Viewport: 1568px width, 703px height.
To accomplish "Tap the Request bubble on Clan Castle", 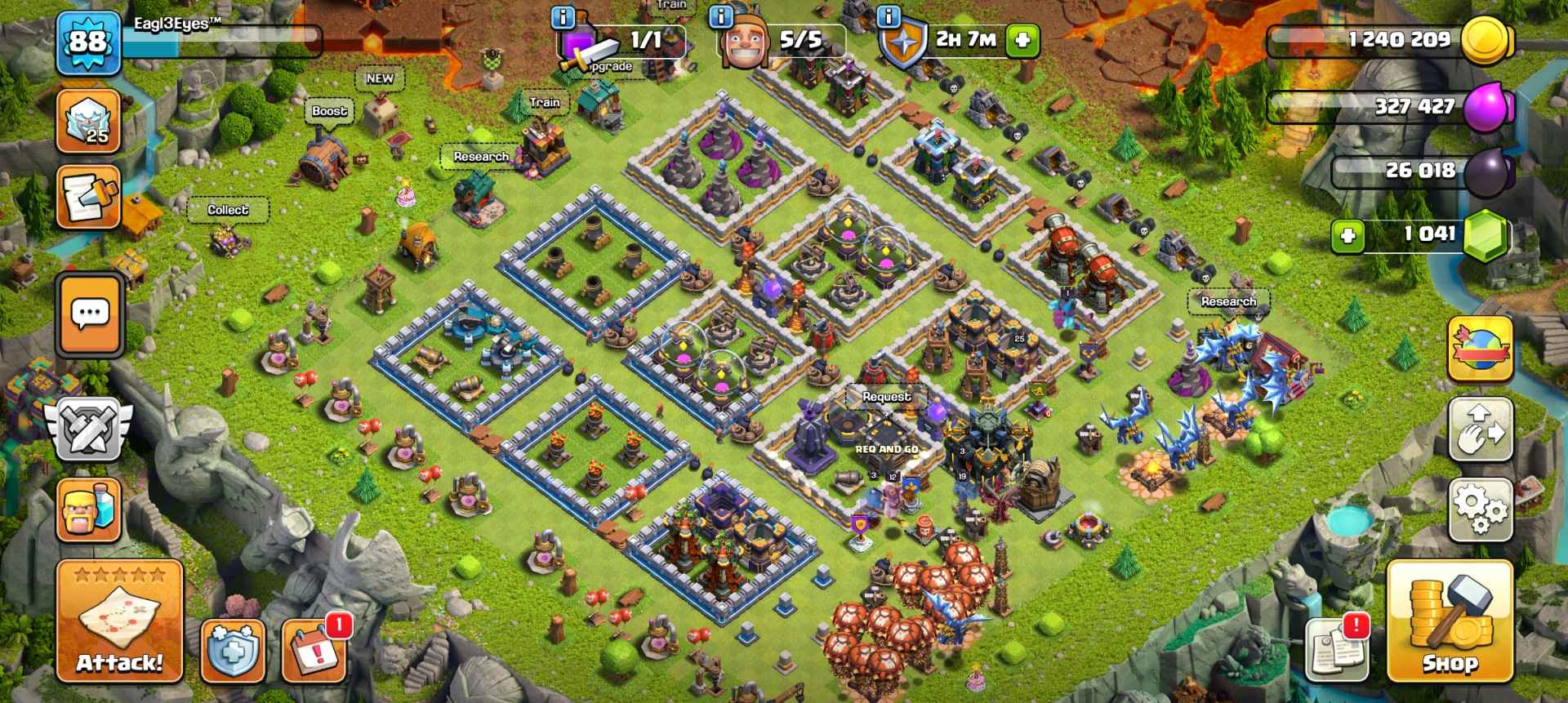I will click(886, 397).
